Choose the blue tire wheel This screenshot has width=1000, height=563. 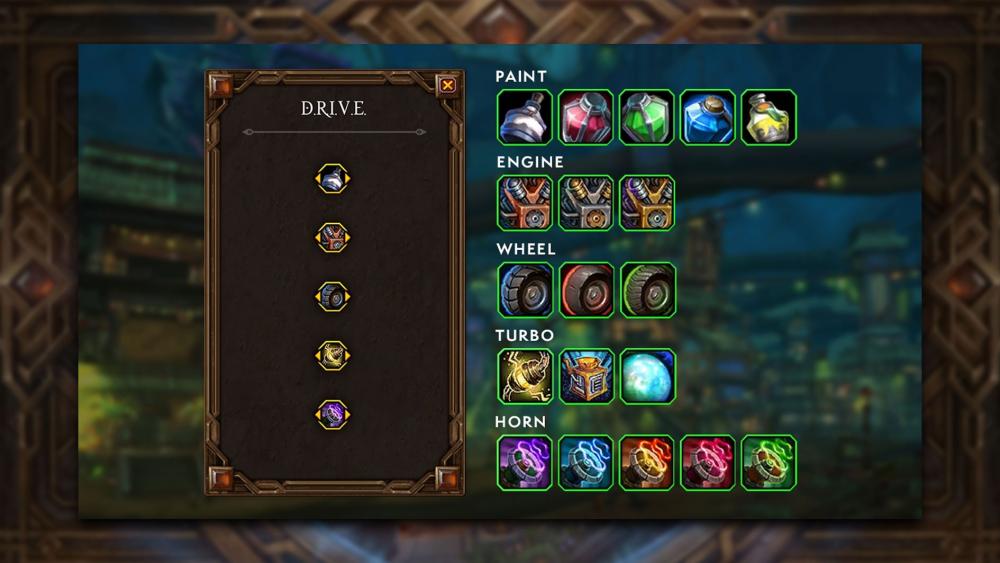pyautogui.click(x=525, y=290)
